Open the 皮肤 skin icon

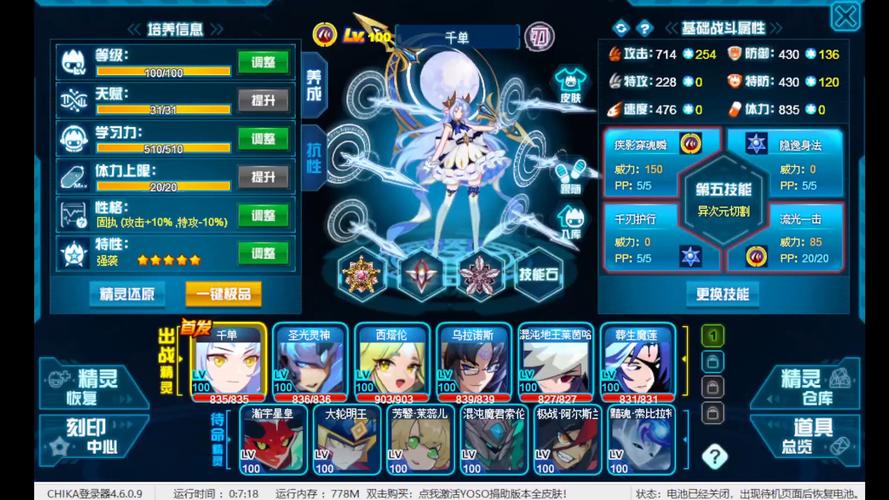point(570,84)
